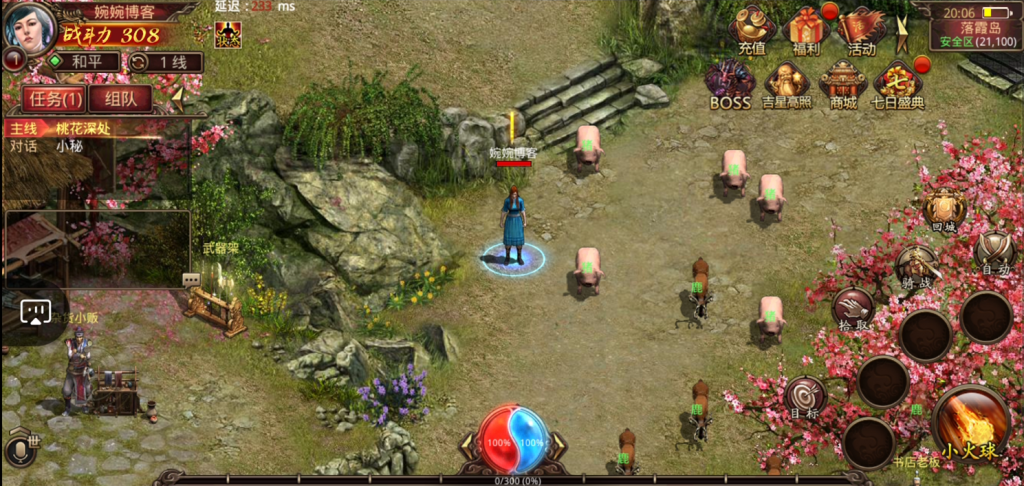This screenshot has height=486, width=1024.
Task: Switch to the 组队 team tab
Action: pos(120,98)
